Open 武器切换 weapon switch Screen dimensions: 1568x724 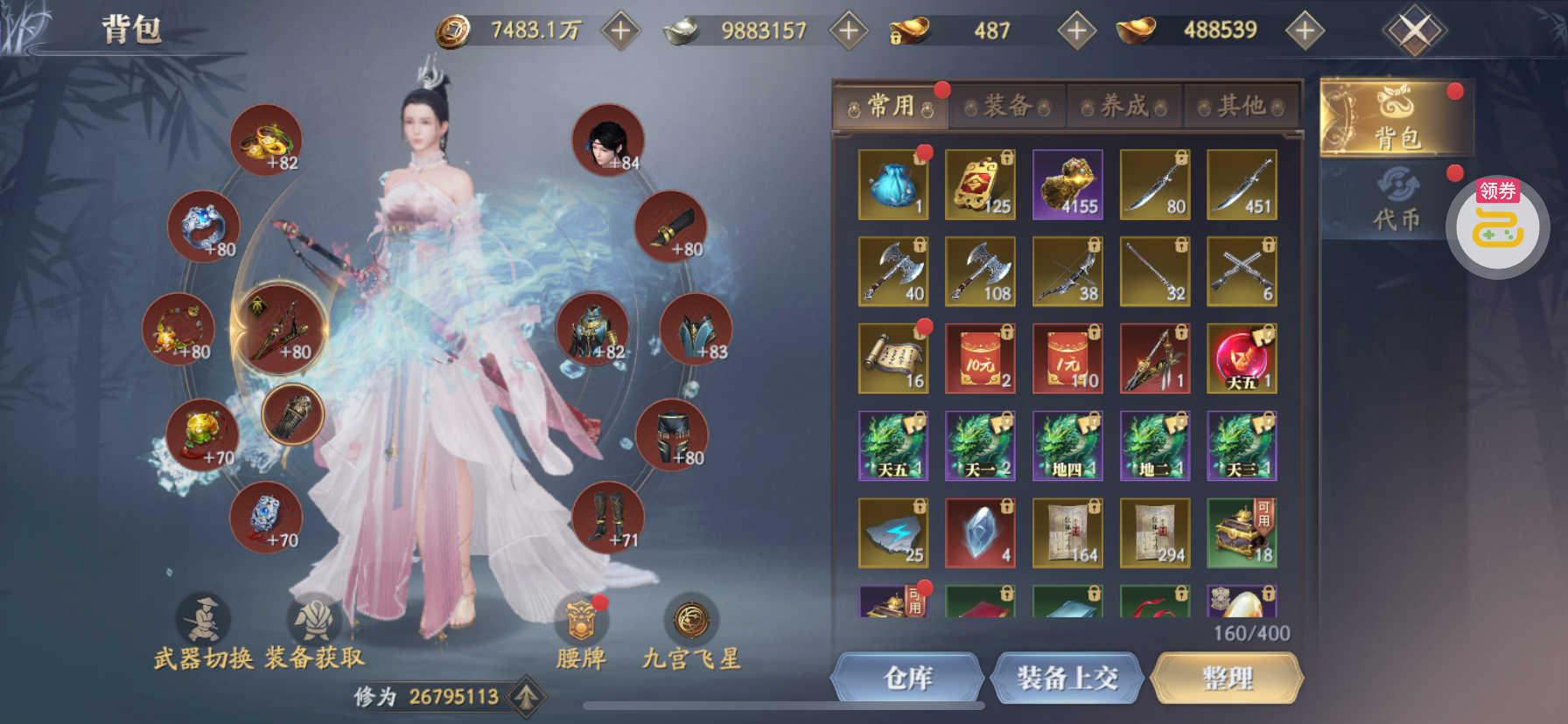click(x=204, y=631)
